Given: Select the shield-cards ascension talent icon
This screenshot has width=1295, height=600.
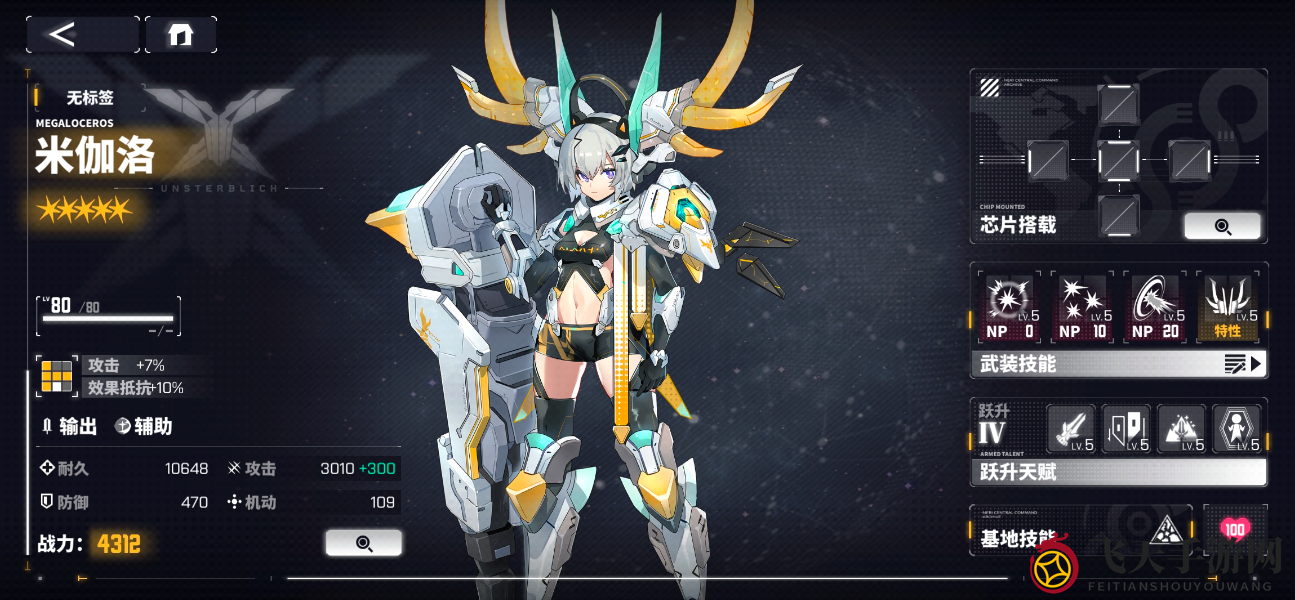Looking at the screenshot, I should 1126,429.
